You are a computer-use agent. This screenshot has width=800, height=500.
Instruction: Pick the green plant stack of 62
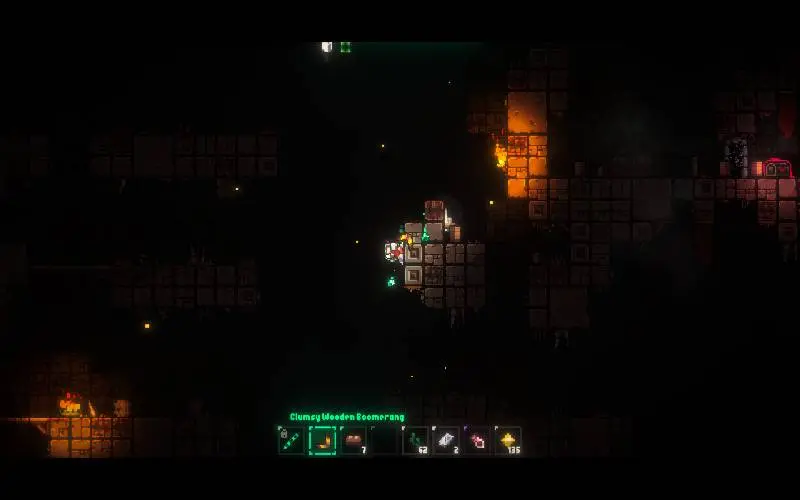(x=415, y=440)
